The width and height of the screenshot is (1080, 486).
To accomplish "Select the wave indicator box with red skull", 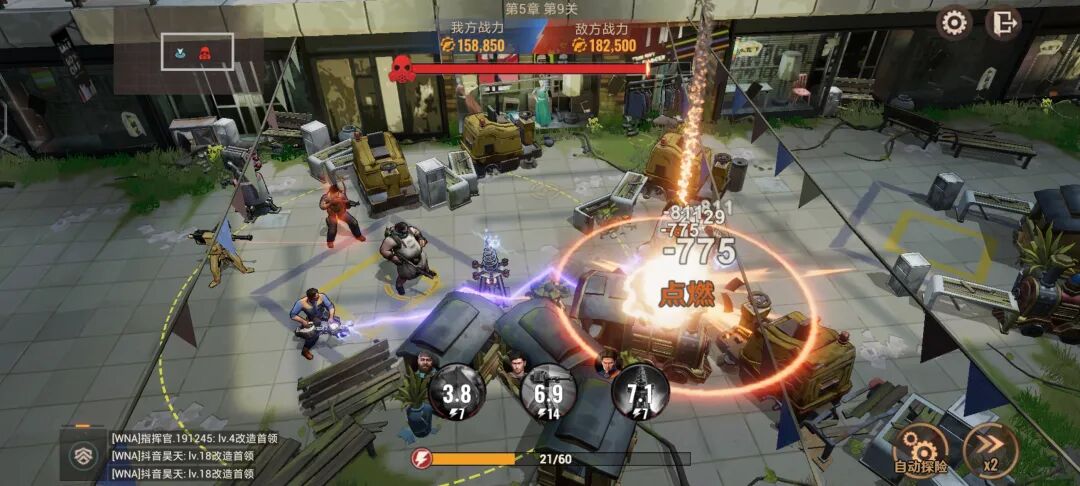I will 198,52.
